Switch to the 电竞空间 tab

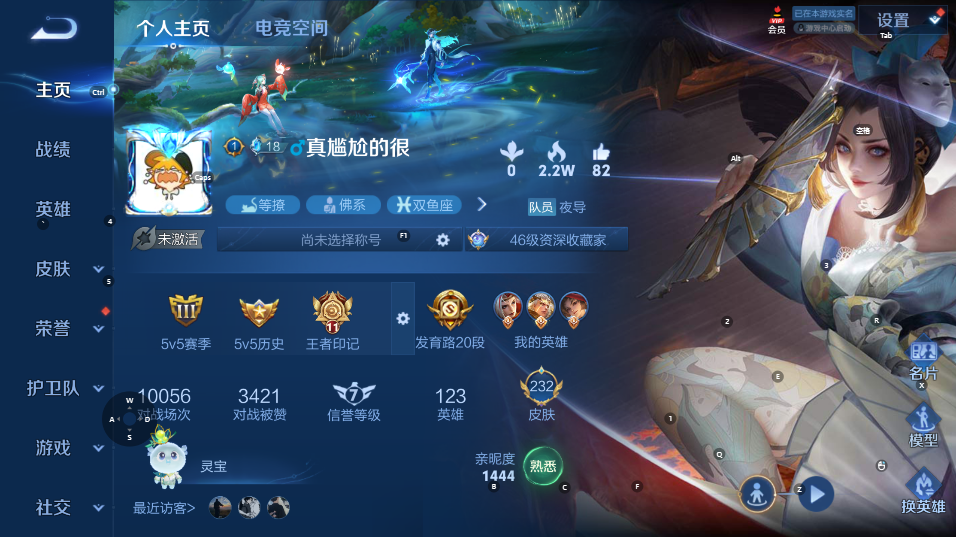click(x=291, y=28)
